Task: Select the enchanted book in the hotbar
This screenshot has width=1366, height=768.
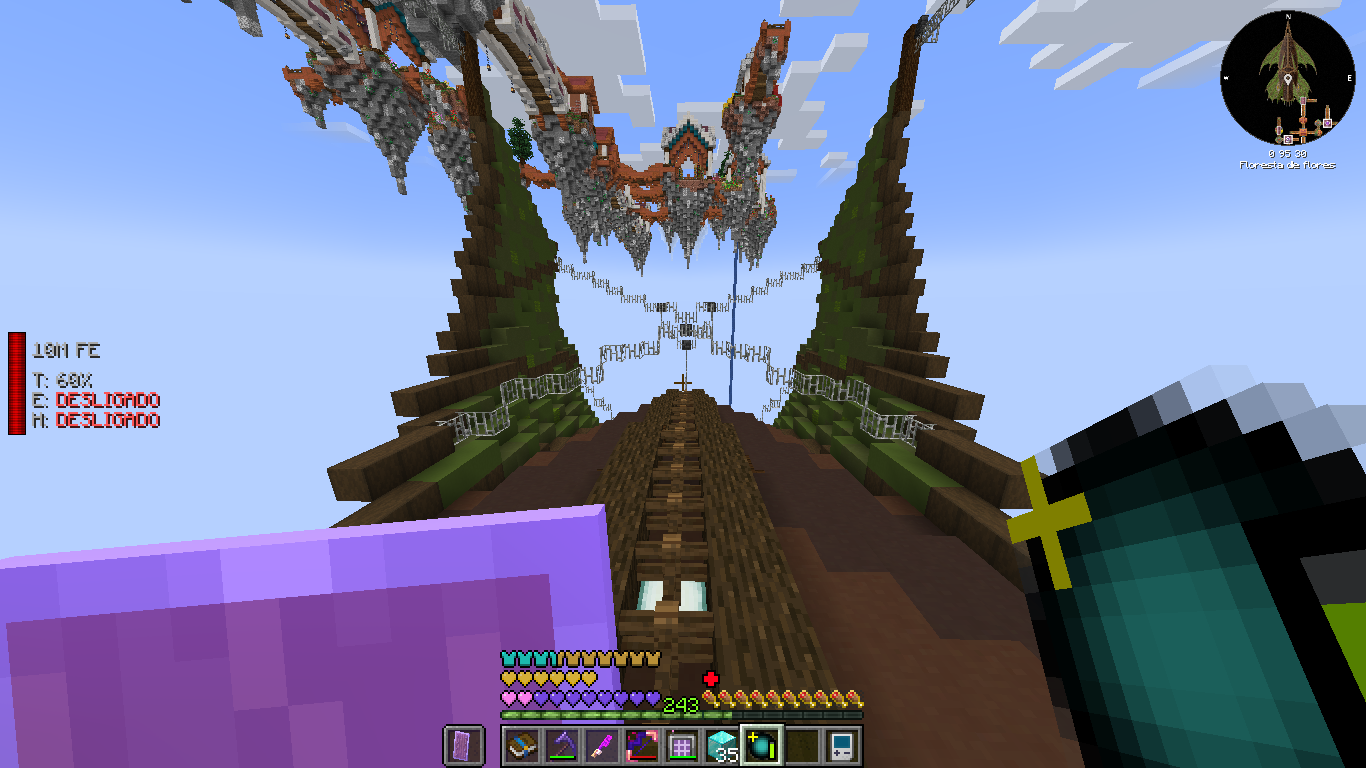Action: (520, 746)
